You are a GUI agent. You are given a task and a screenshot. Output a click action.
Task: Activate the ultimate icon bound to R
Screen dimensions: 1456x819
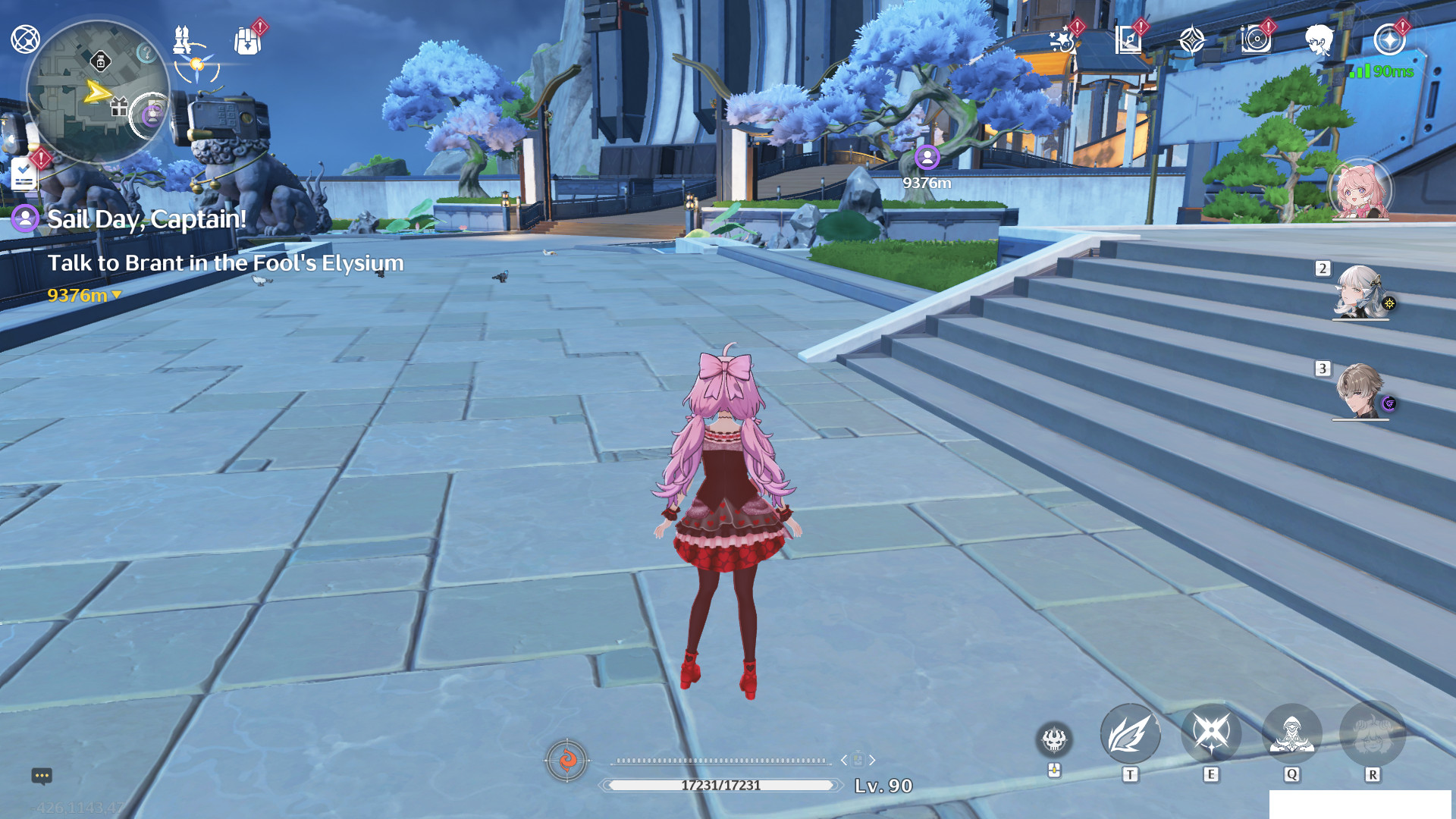click(x=1373, y=733)
